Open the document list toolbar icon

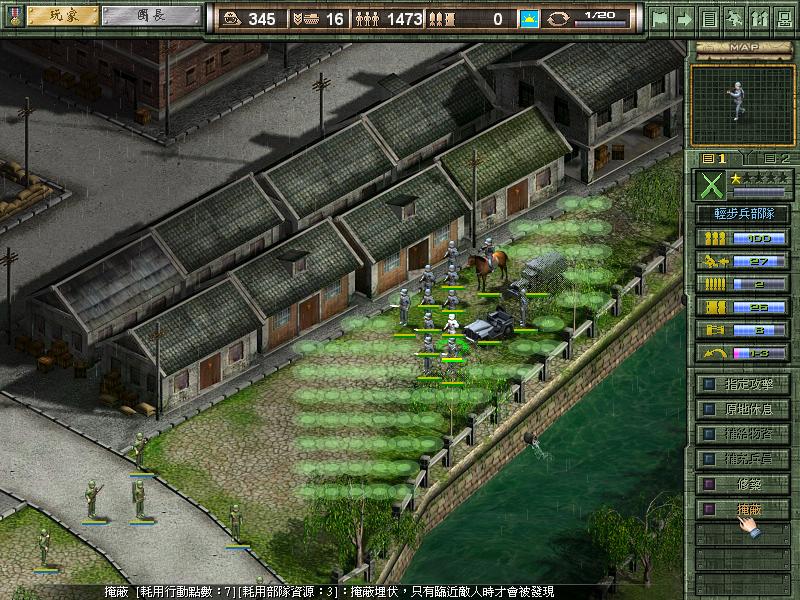pos(709,18)
